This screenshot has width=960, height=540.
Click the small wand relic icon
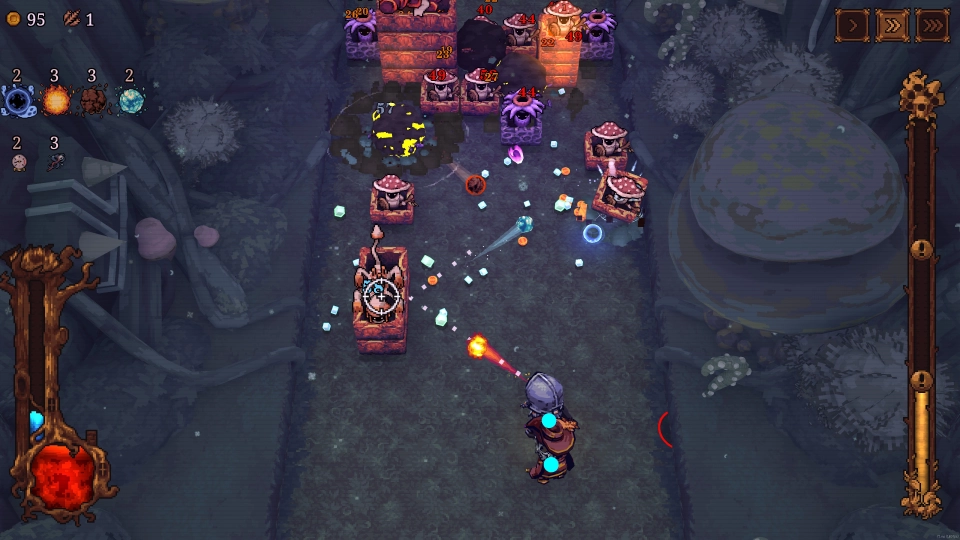[x=55, y=162]
